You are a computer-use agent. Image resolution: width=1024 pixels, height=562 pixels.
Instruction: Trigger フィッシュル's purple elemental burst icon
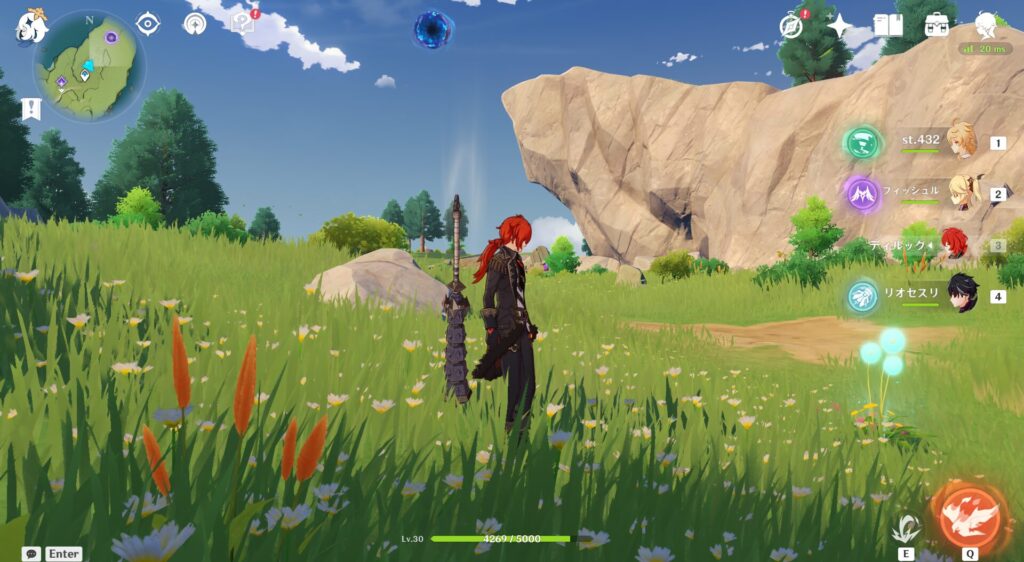click(x=860, y=193)
